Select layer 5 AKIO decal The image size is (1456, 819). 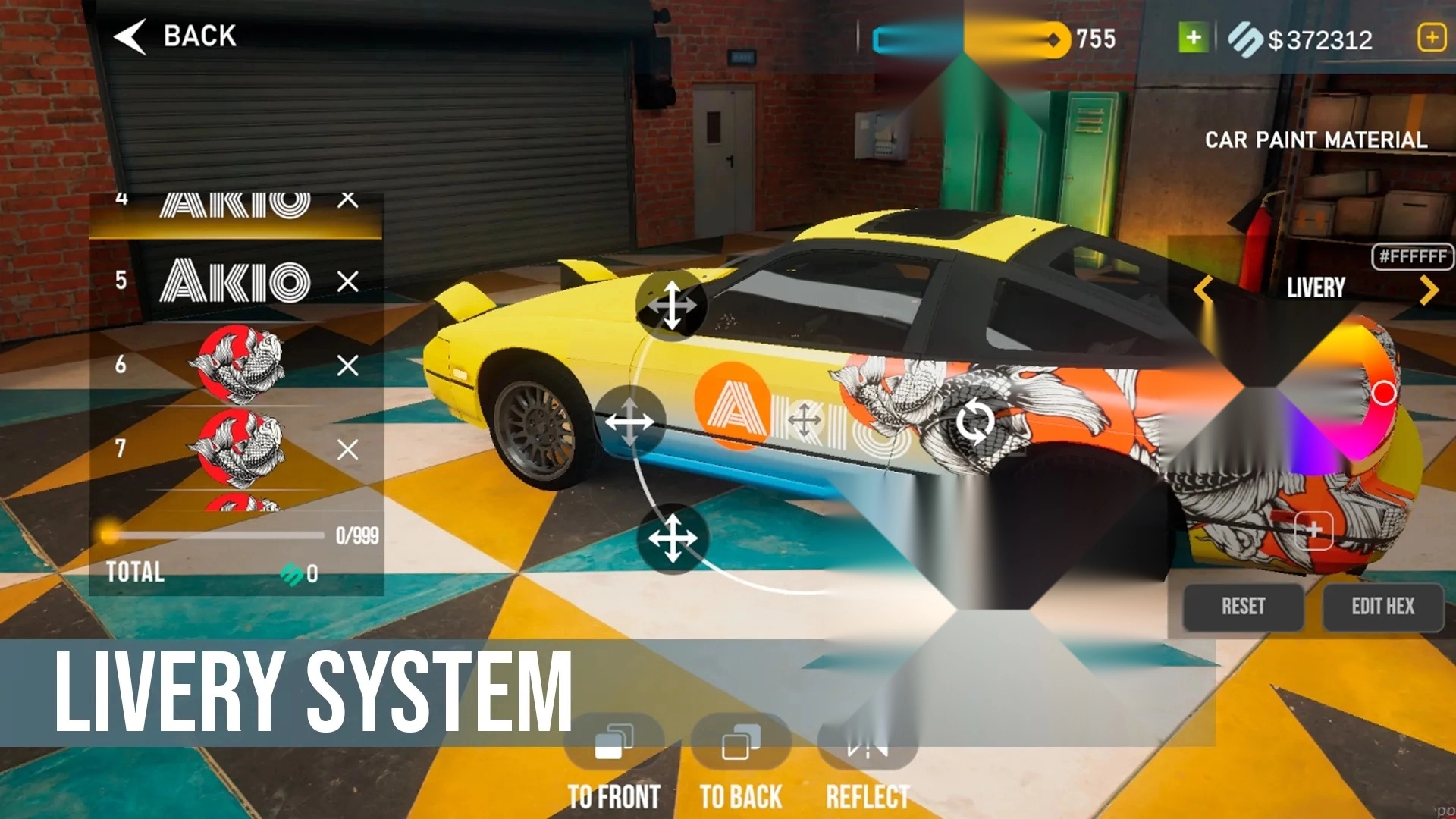click(x=234, y=281)
